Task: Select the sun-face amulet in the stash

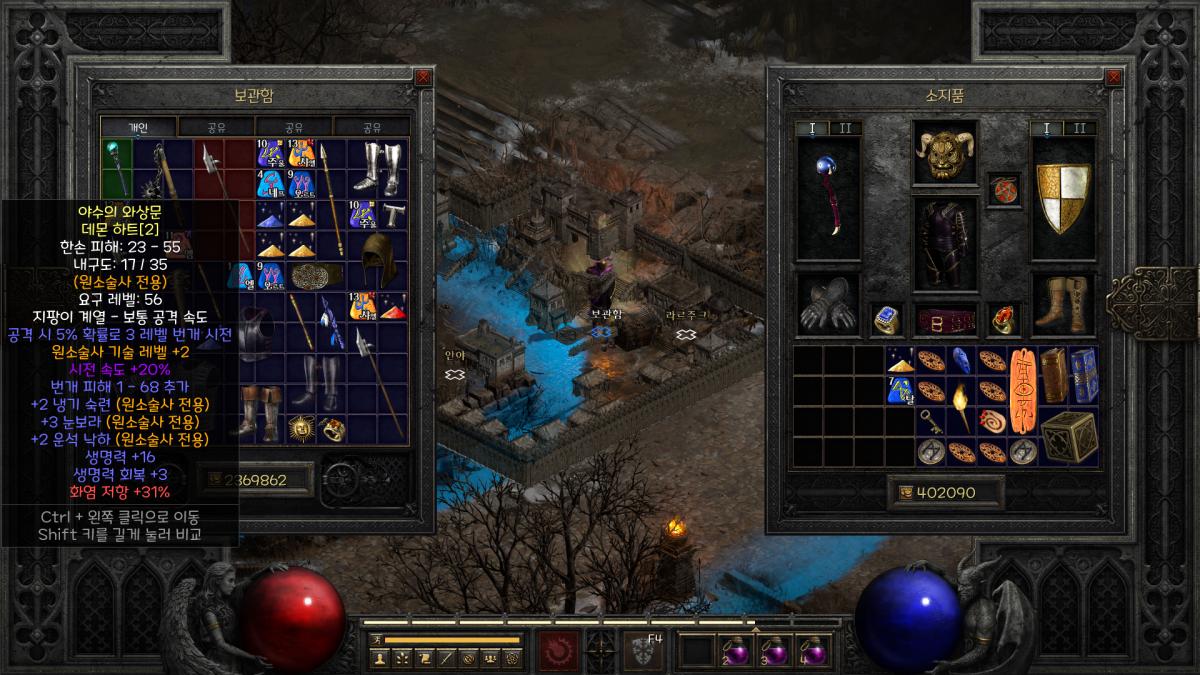Action: pos(298,428)
